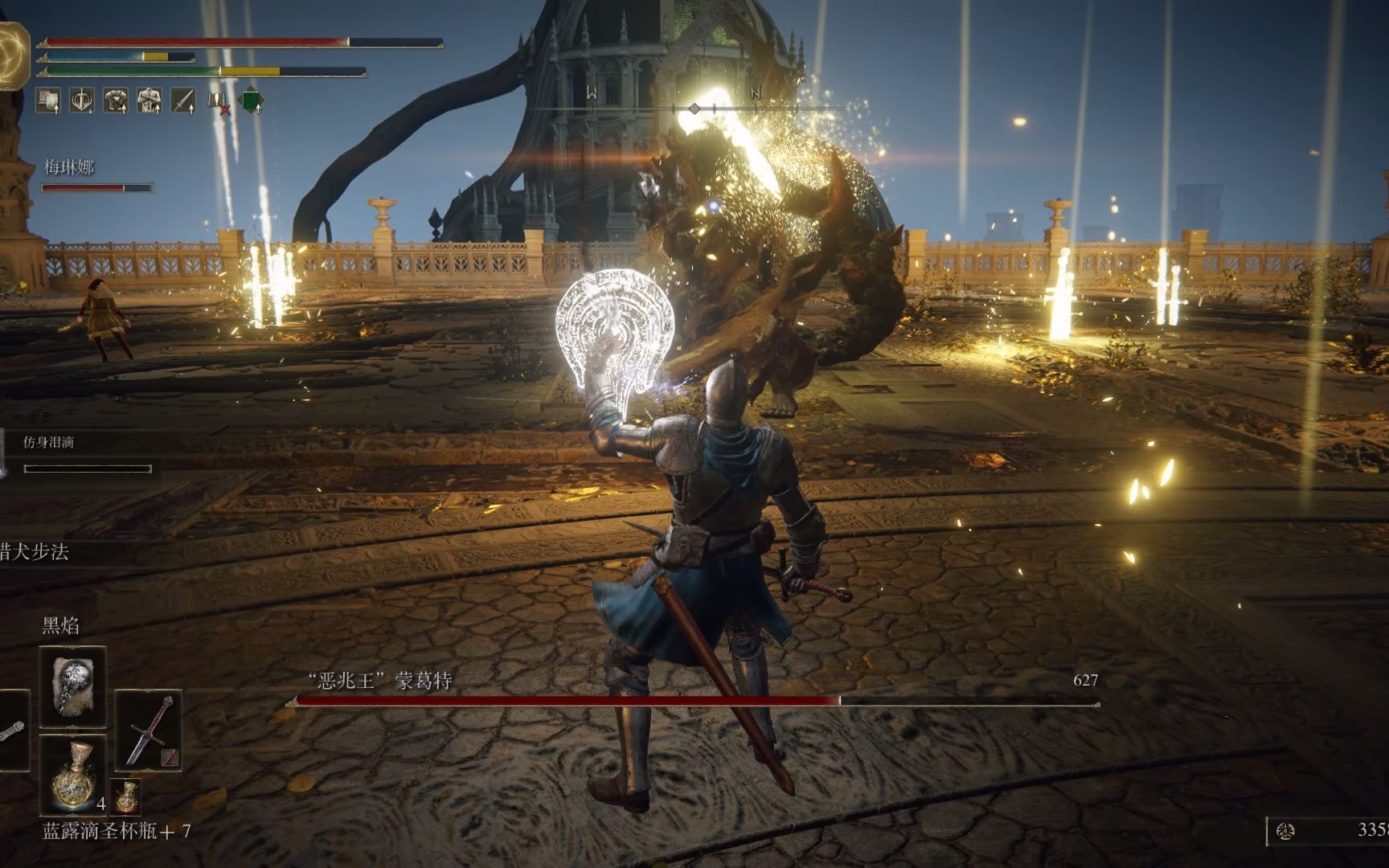Select the left-hand armament slot

(x=11, y=730)
